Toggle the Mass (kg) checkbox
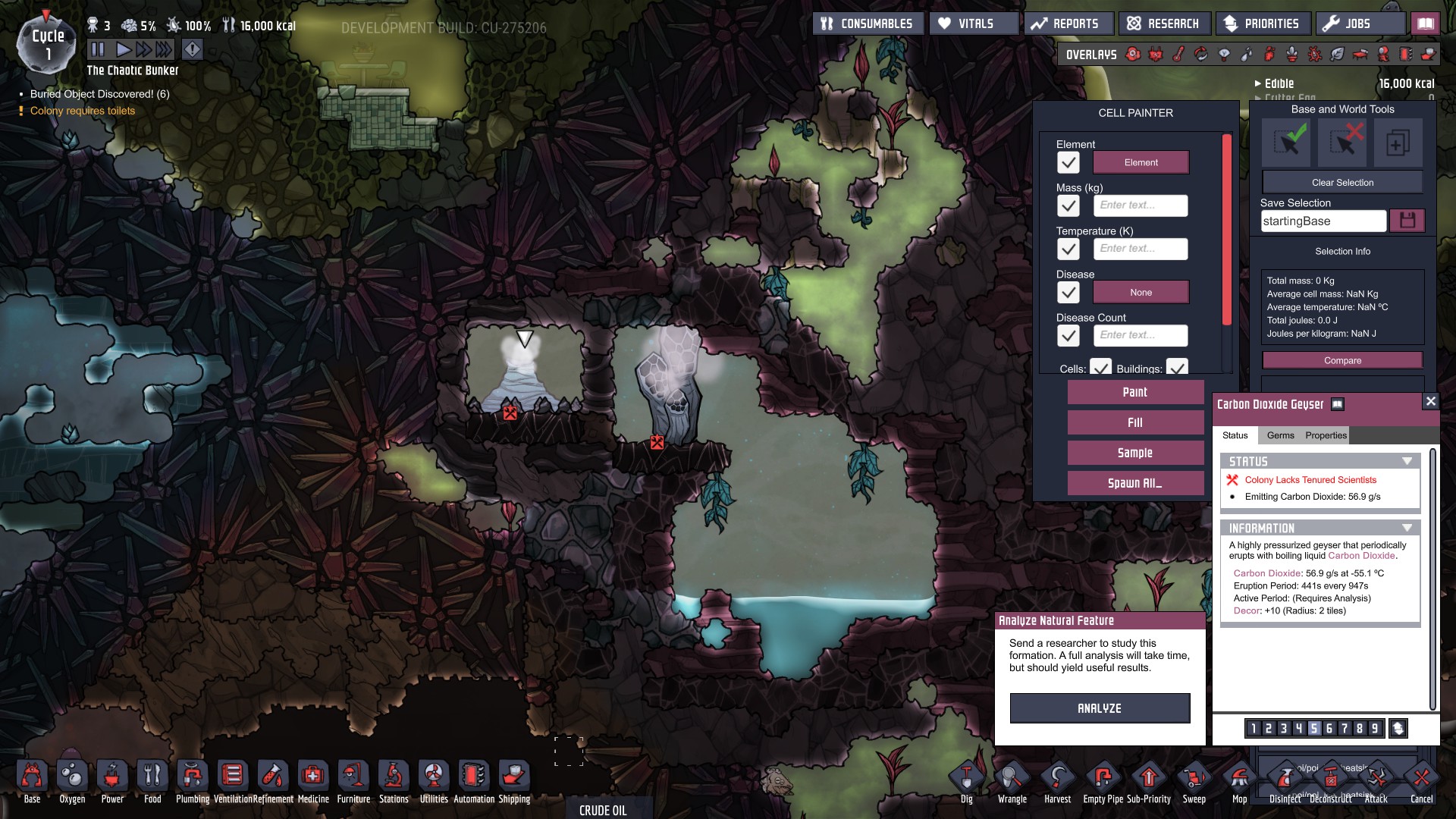This screenshot has width=1456, height=819. [x=1068, y=206]
